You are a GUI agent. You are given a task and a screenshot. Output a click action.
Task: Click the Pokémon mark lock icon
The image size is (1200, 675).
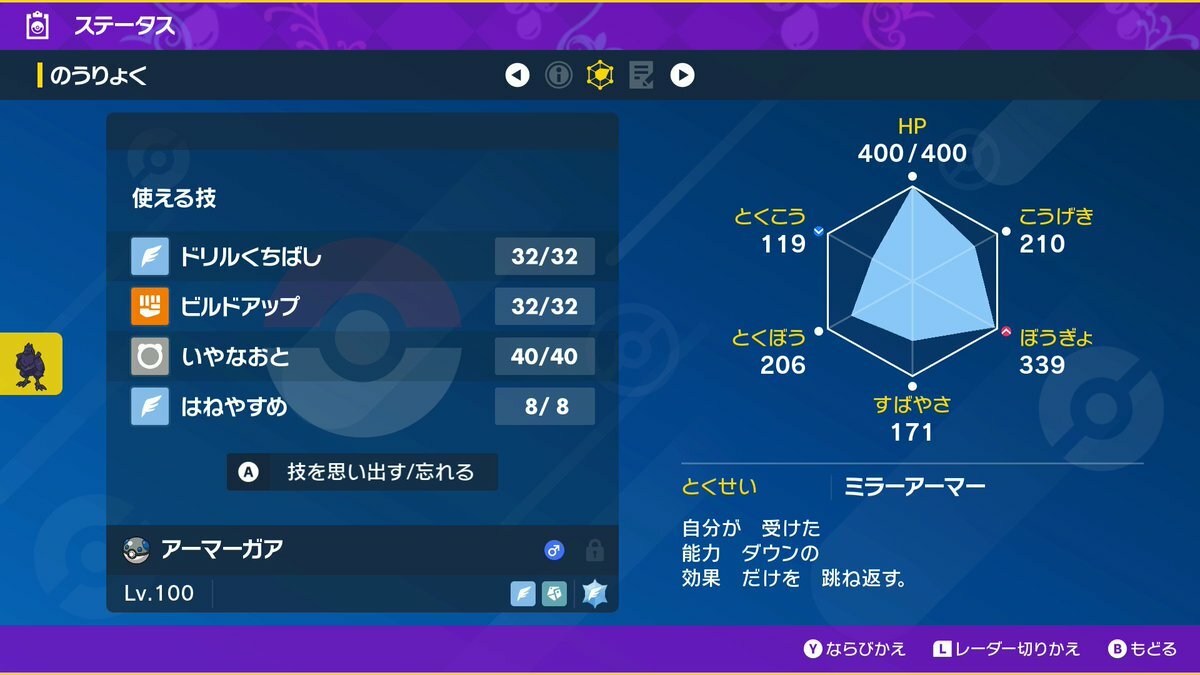[x=594, y=550]
